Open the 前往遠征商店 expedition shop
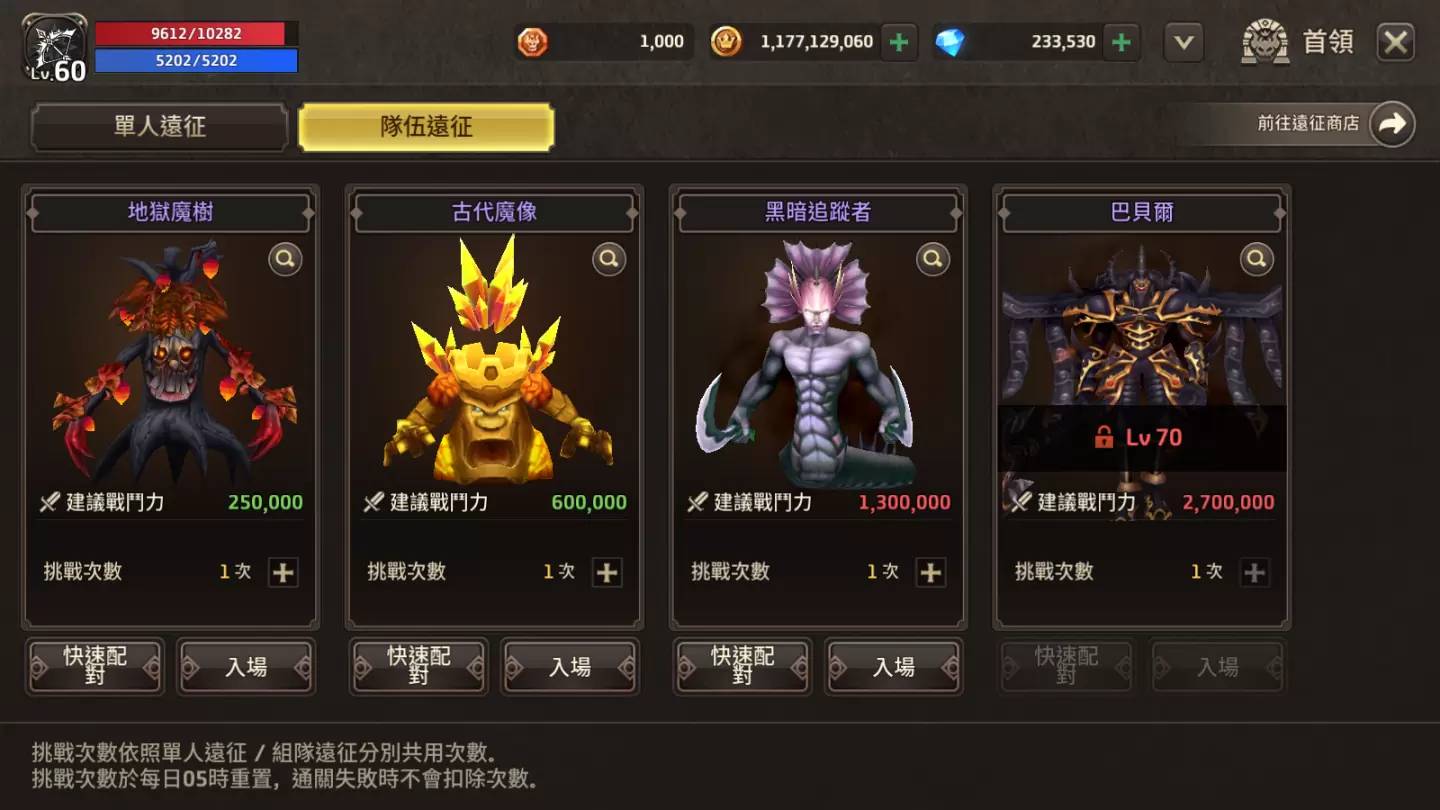1440x810 pixels. click(x=1391, y=124)
